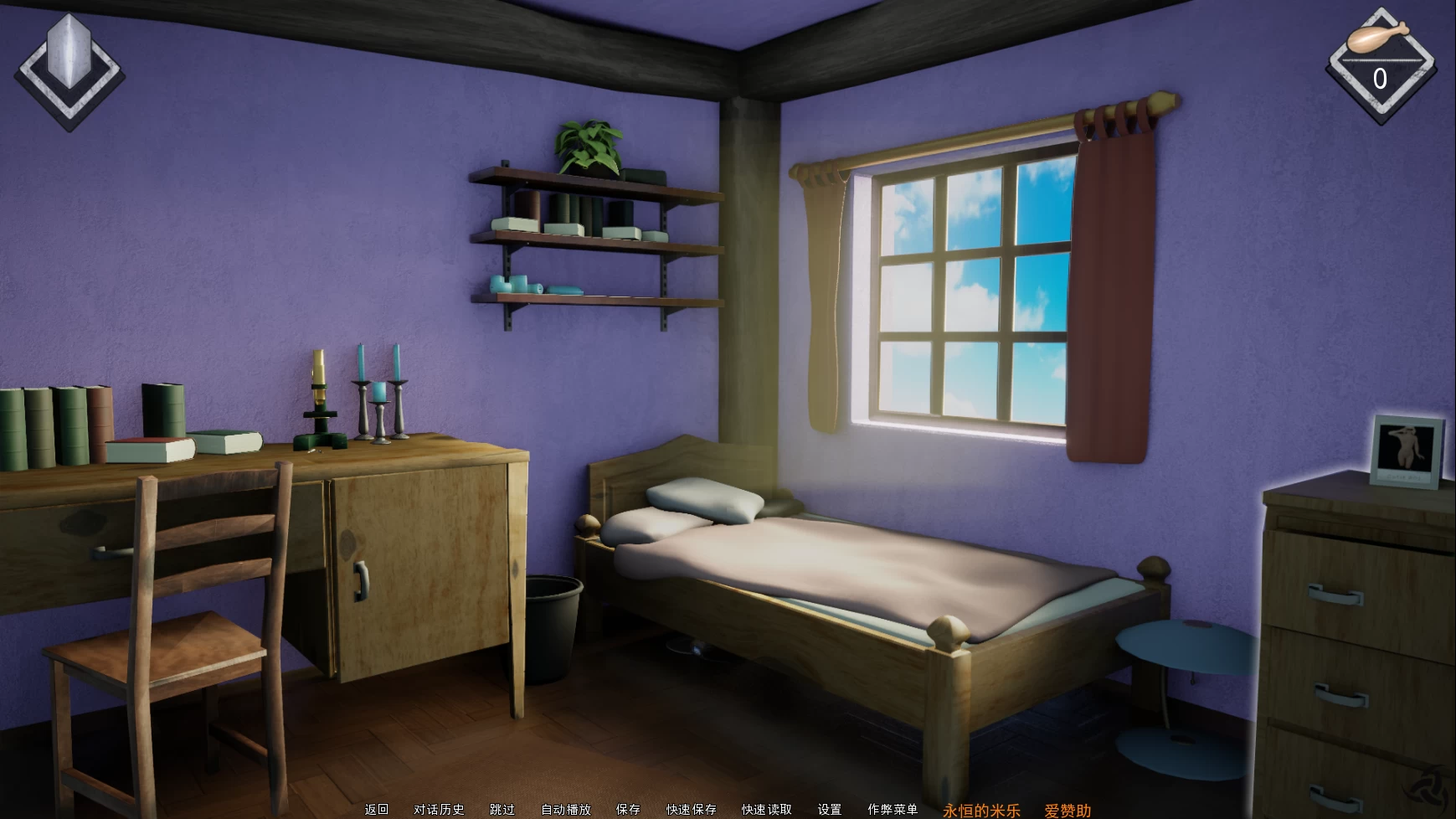
Task: Open the 设置 settings menu
Action: (x=829, y=810)
